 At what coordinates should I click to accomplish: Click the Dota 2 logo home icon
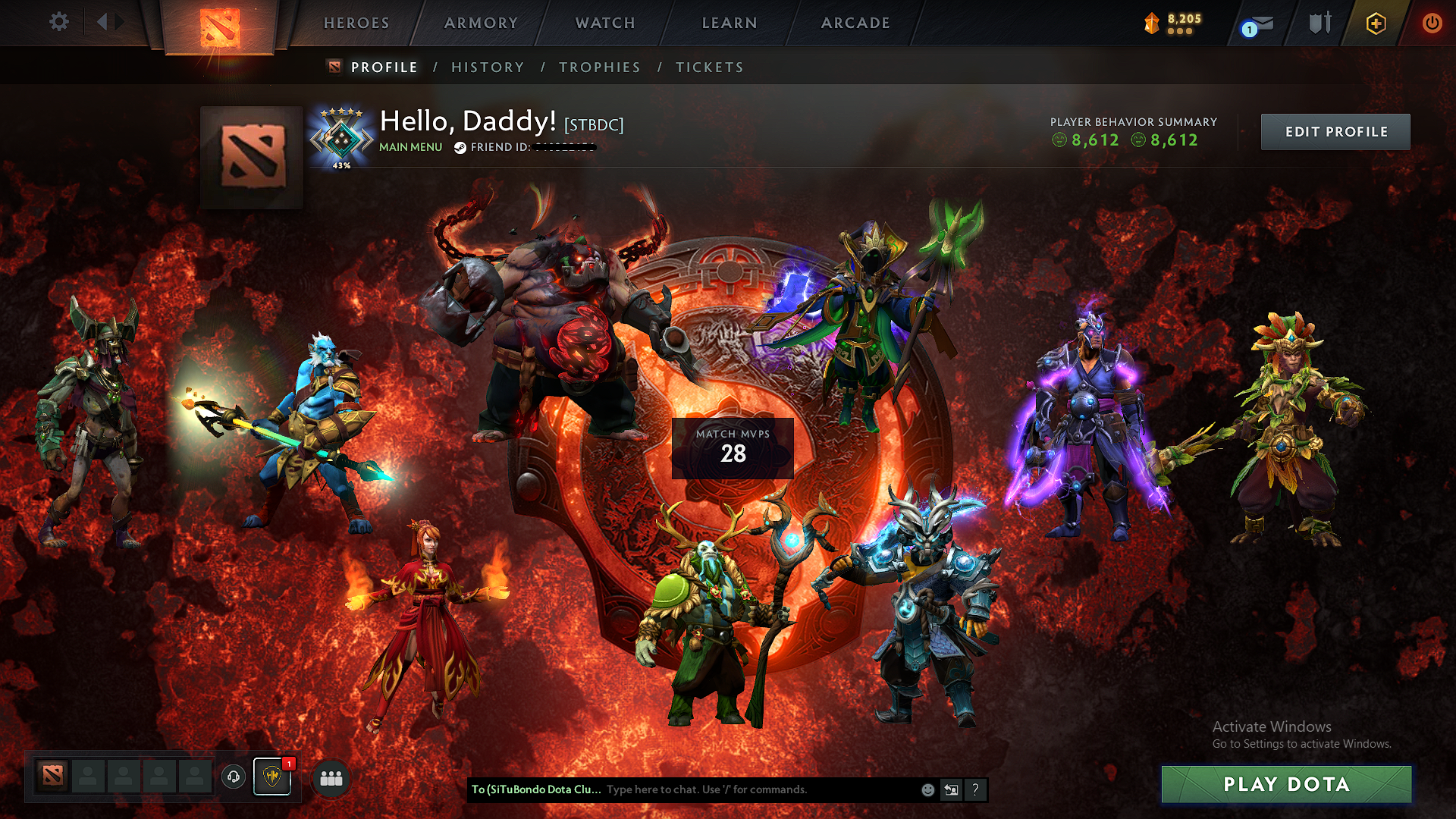coord(219,27)
